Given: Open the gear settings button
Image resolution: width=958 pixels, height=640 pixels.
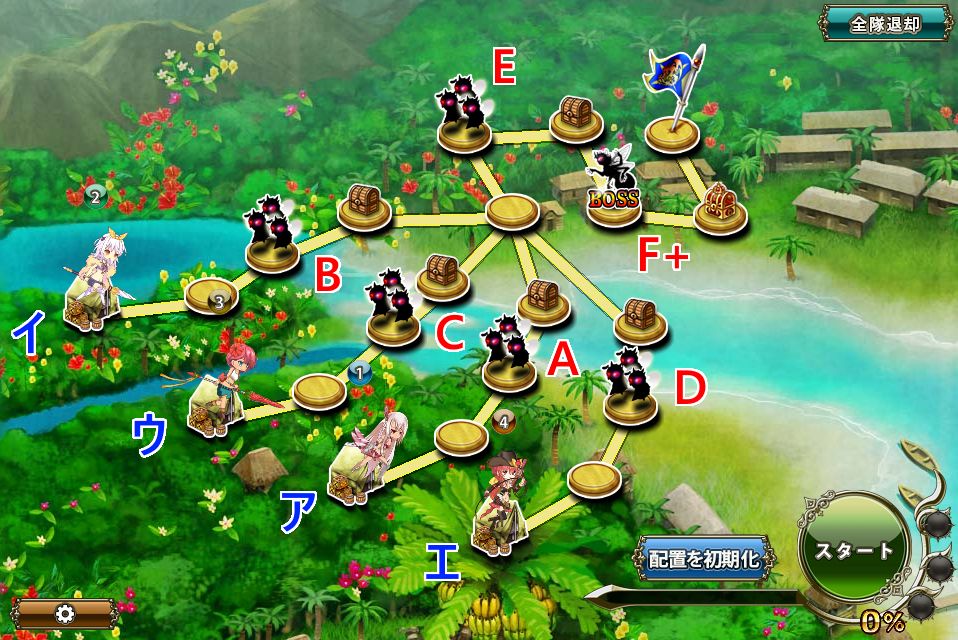Looking at the screenshot, I should (68, 613).
